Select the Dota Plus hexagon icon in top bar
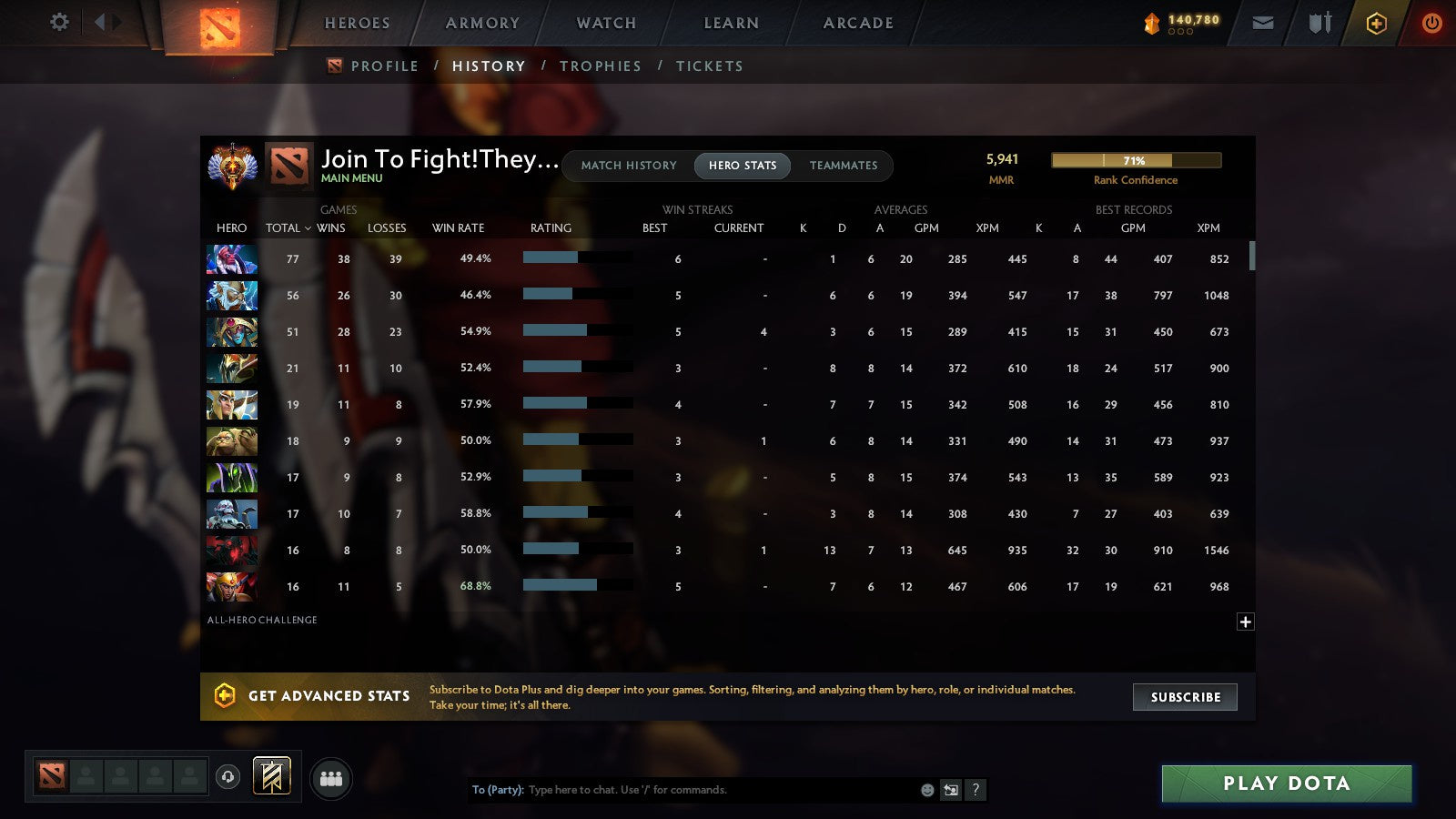Screen dimensions: 1456x819 (x=1376, y=23)
